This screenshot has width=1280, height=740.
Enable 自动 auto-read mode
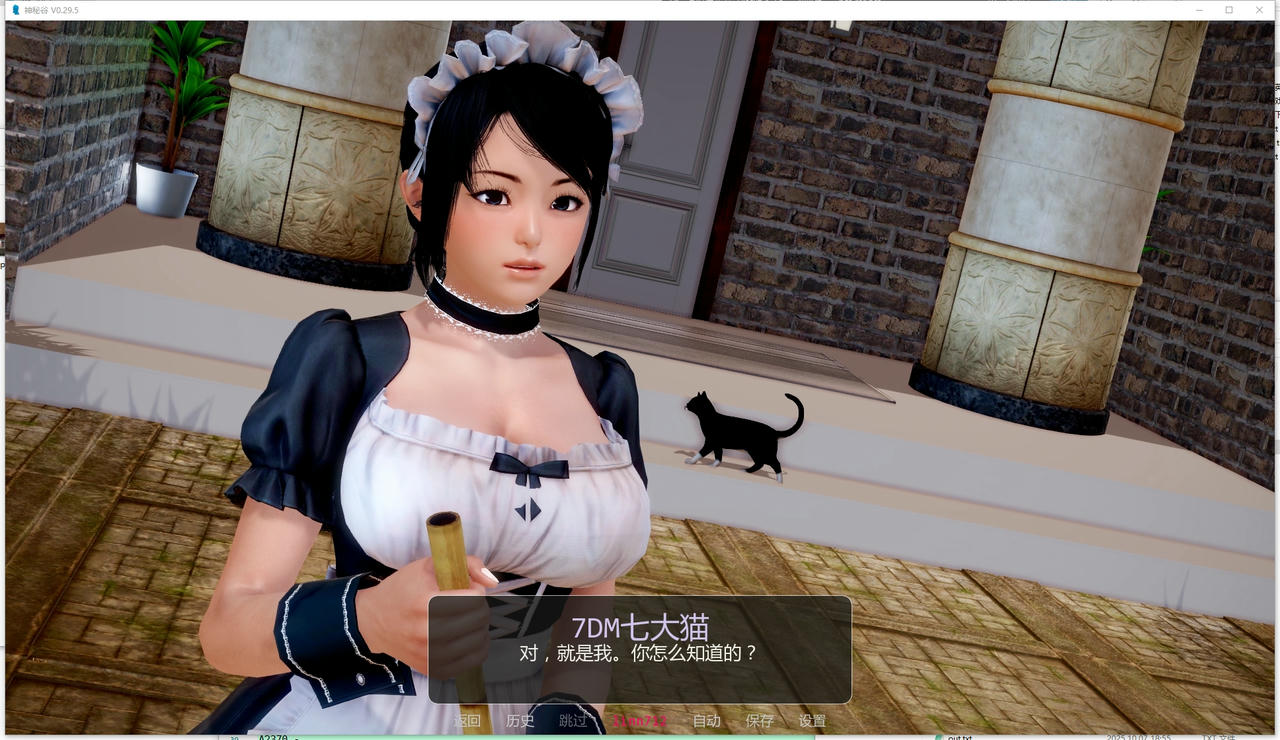[x=705, y=720]
